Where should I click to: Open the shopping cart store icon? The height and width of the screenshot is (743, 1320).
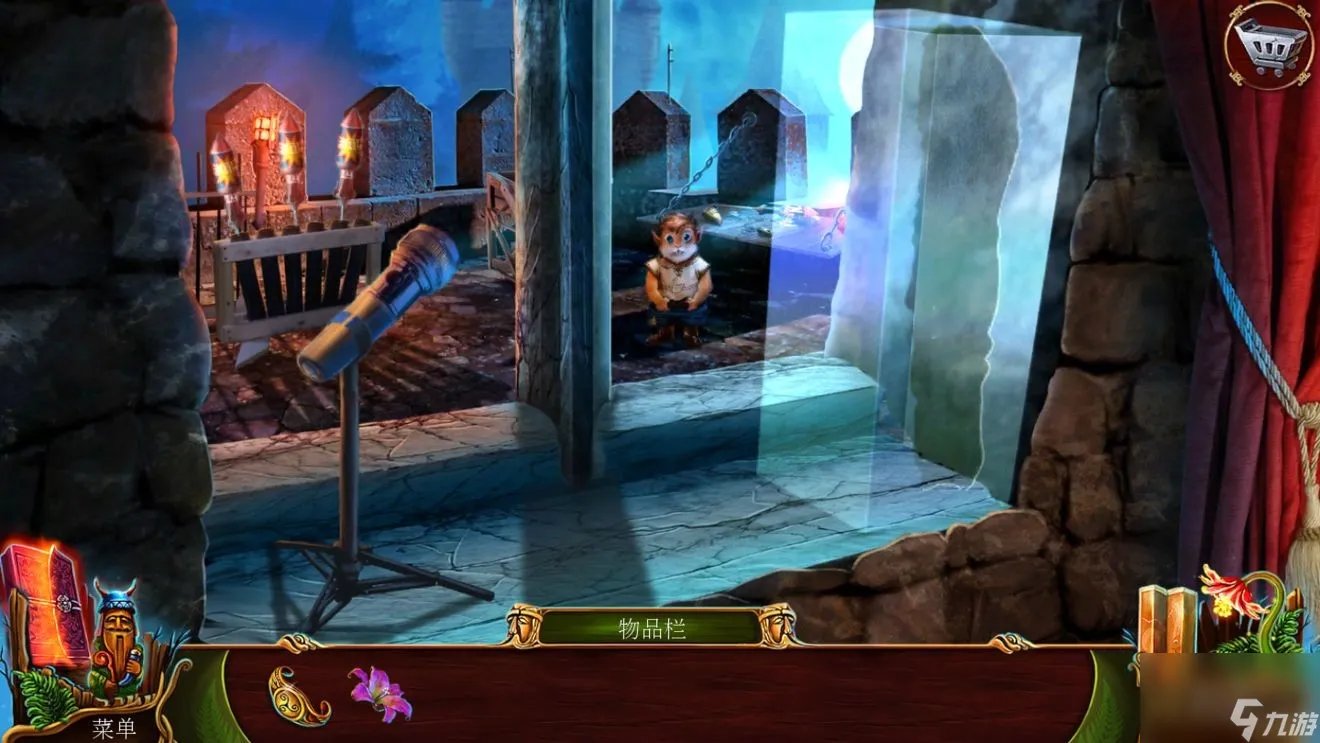point(1269,44)
